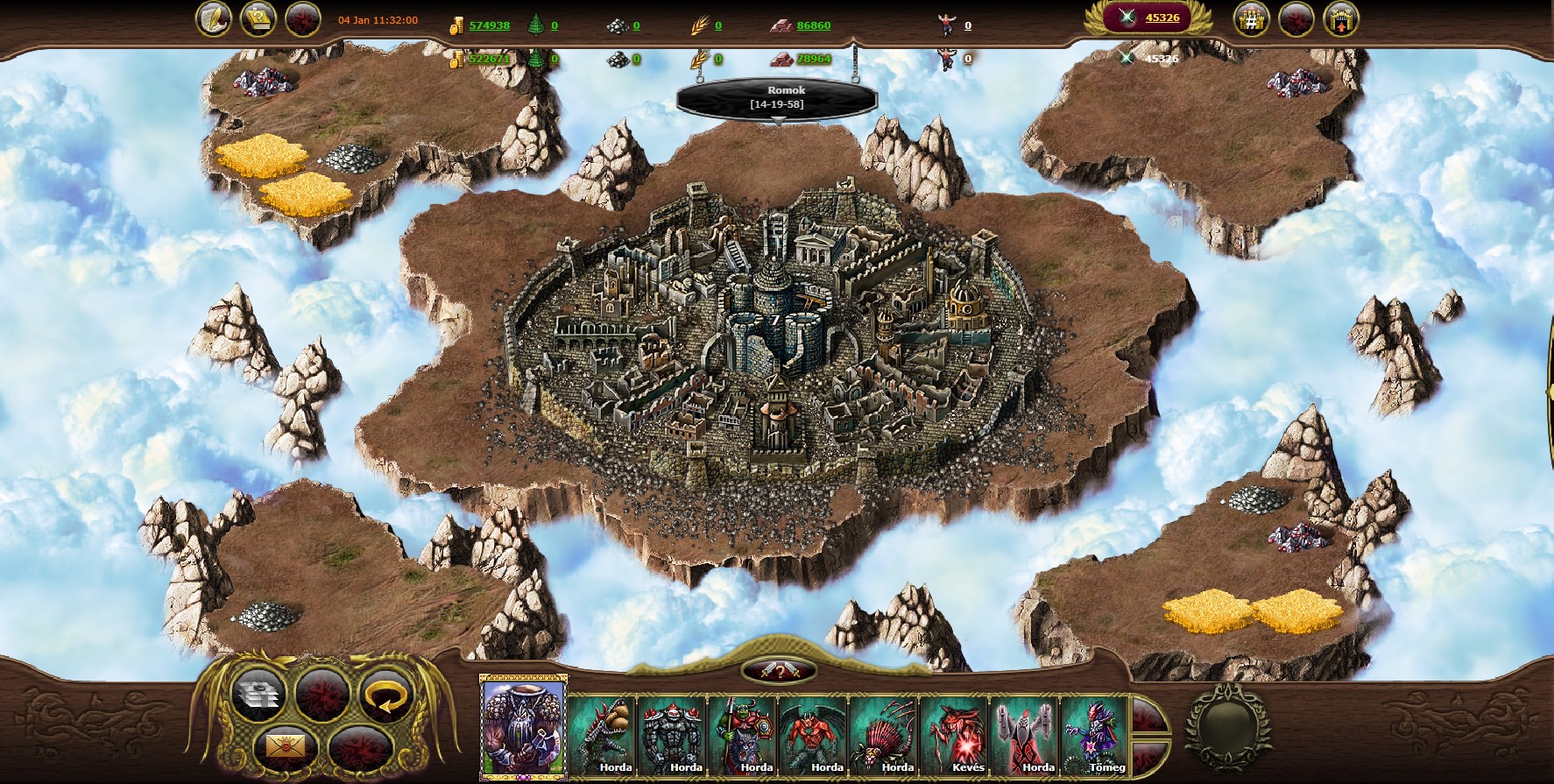The height and width of the screenshot is (784, 1554).
Task: Open the envelope mail button
Action: [285, 748]
